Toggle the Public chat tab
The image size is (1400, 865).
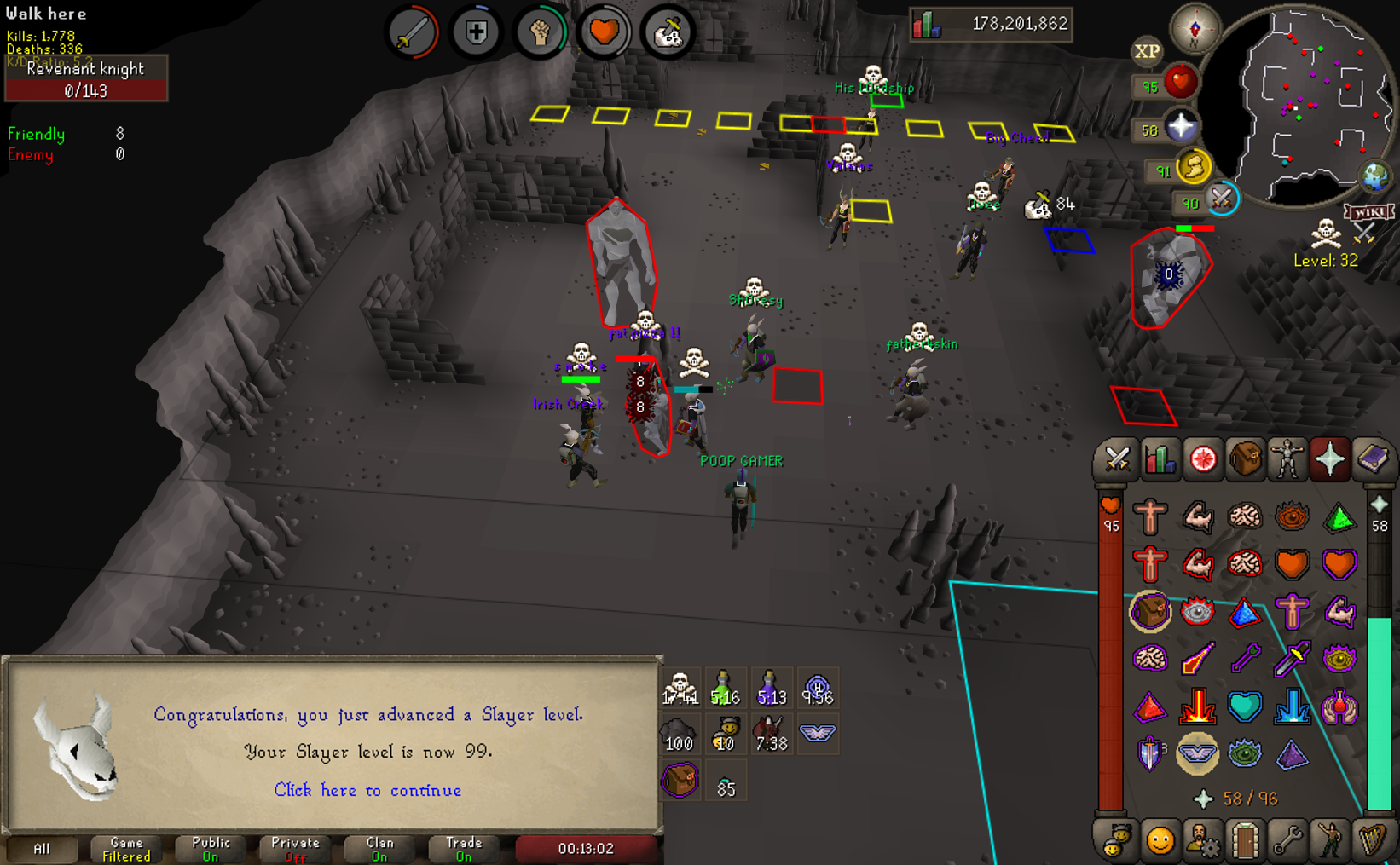coord(211,849)
